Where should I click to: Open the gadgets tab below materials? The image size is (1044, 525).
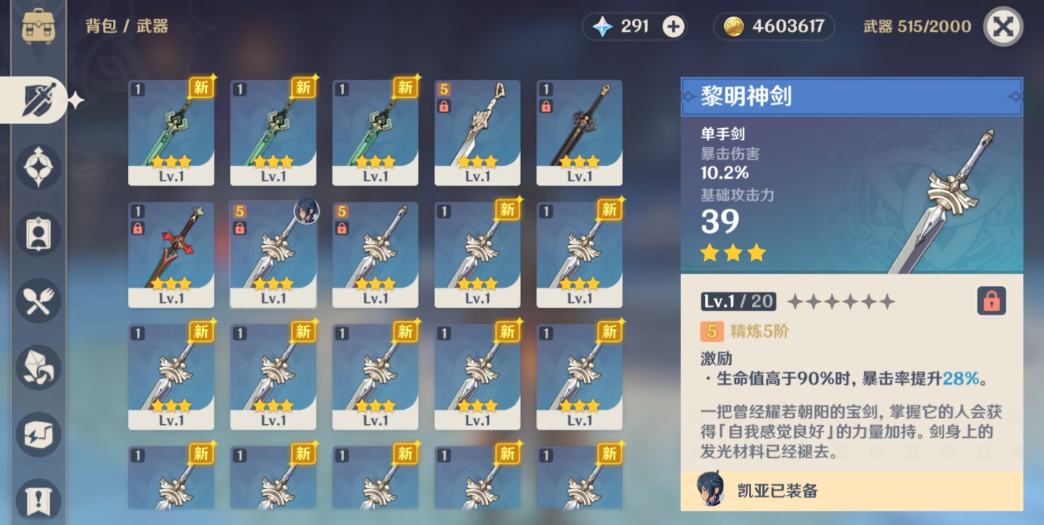tap(39, 435)
